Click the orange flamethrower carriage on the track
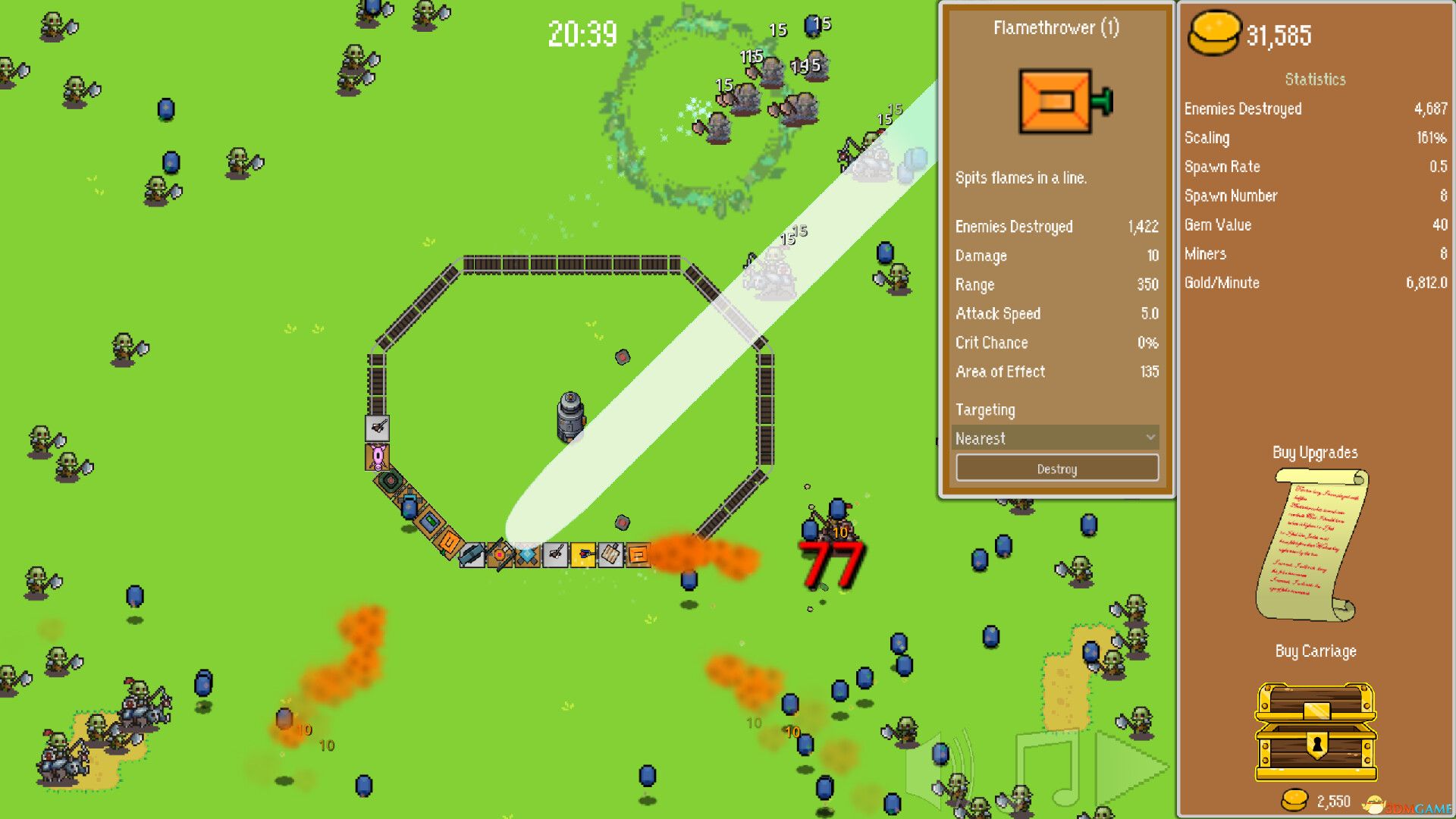This screenshot has height=819, width=1456. [x=639, y=556]
